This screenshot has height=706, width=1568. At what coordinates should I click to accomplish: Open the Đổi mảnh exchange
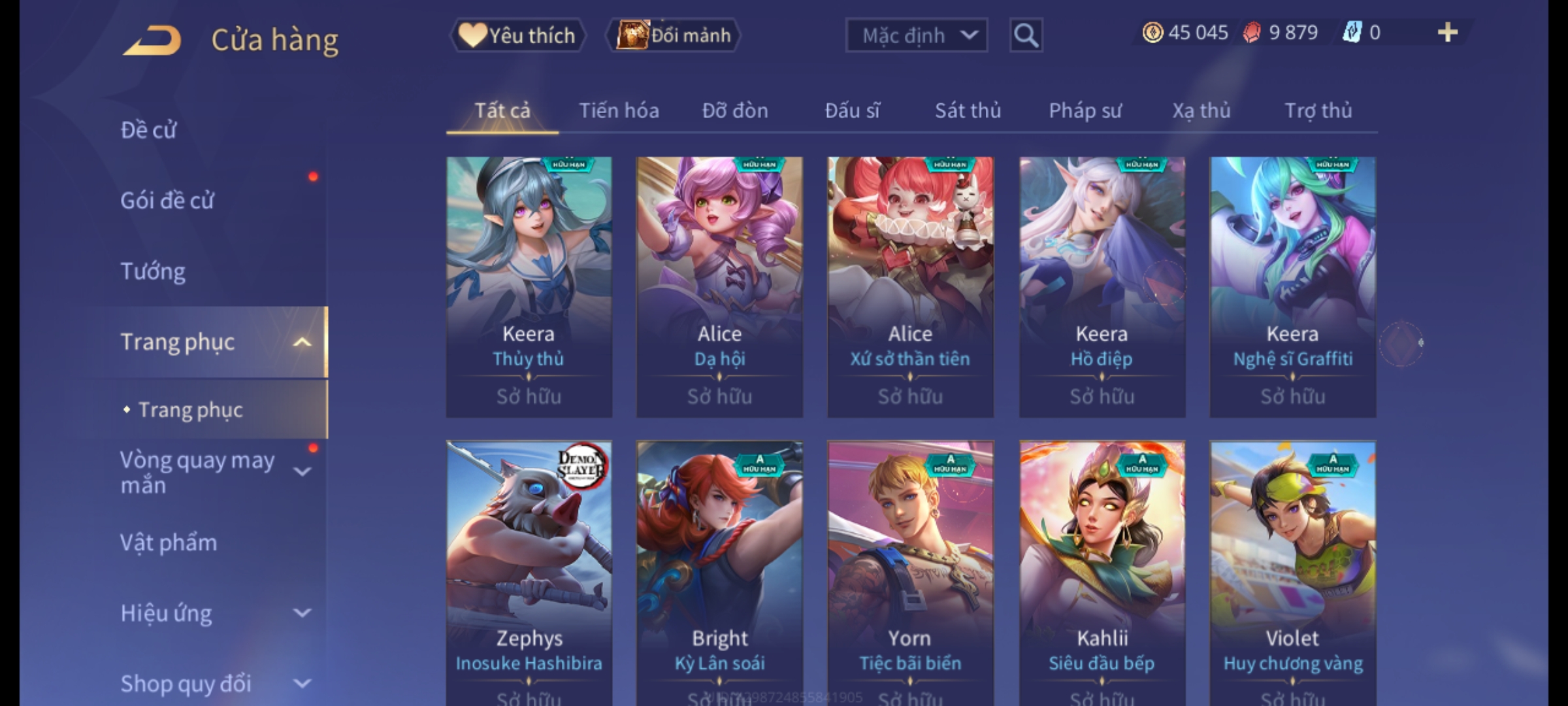pos(673,35)
